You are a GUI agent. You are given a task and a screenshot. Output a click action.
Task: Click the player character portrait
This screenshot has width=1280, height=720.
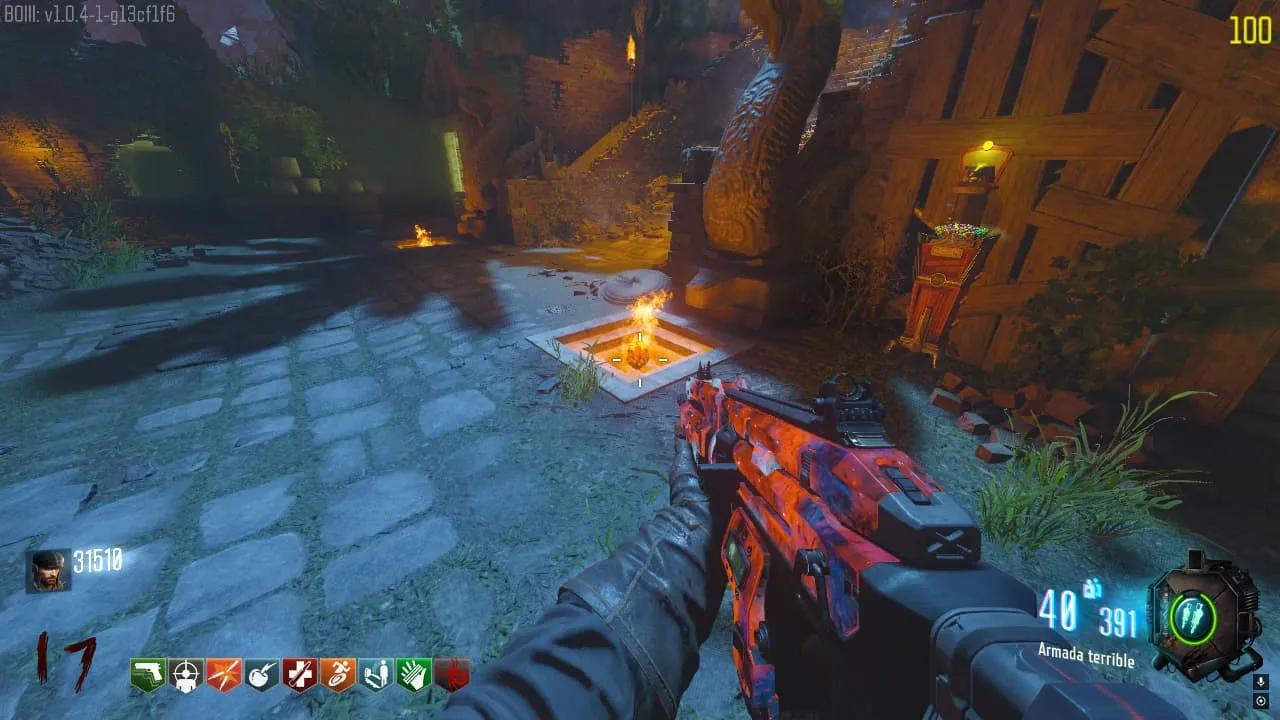pyautogui.click(x=47, y=571)
